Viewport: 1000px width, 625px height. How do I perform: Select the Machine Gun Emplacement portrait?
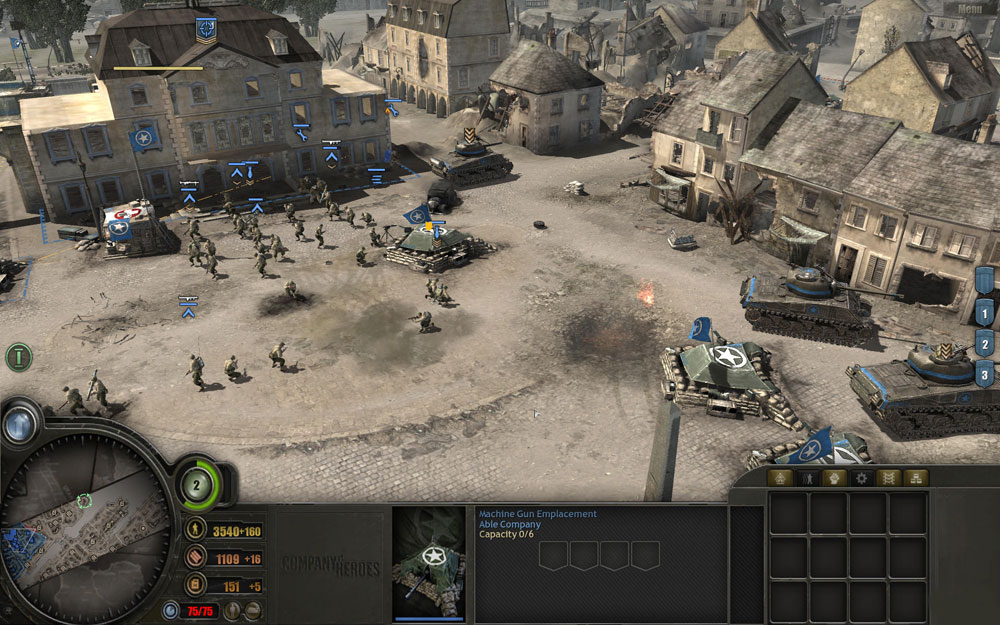pyautogui.click(x=430, y=563)
